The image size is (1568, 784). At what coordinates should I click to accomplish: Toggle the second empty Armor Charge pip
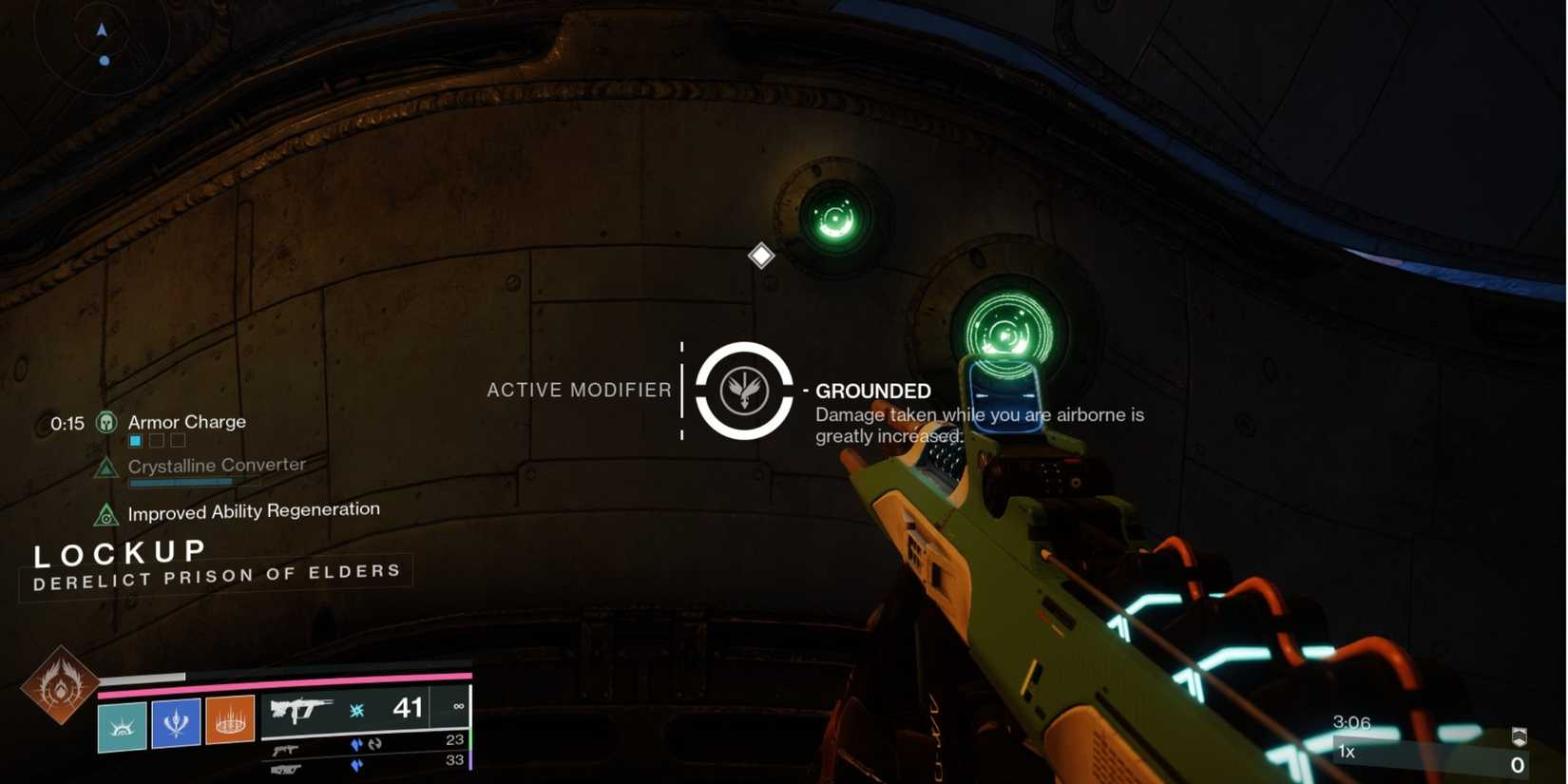coord(156,440)
